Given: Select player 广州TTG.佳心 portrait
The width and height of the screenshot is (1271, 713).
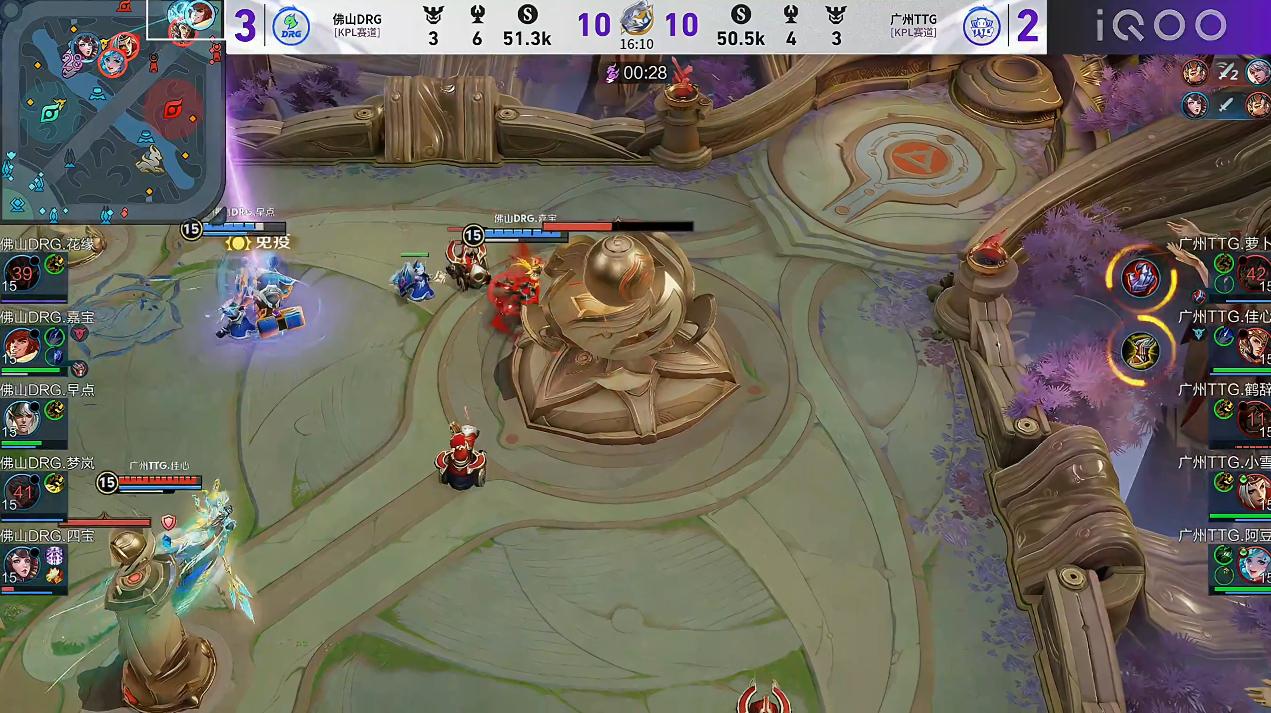Looking at the screenshot, I should pos(1254,345).
